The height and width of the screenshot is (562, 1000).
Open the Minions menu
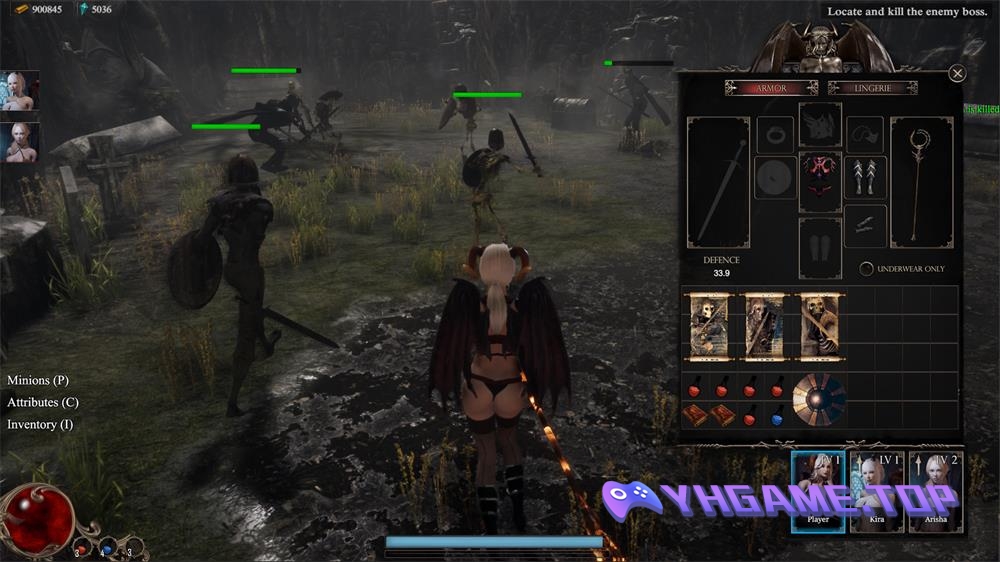(x=38, y=381)
